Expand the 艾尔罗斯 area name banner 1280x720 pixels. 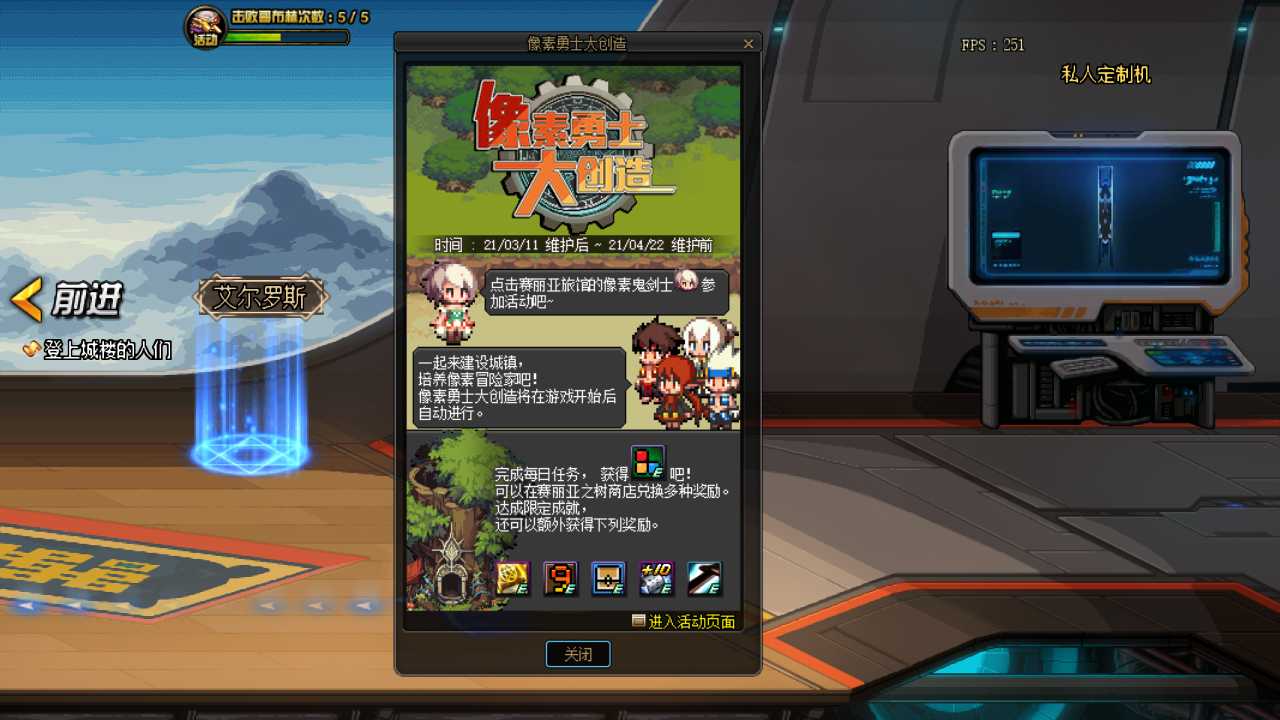[260, 298]
